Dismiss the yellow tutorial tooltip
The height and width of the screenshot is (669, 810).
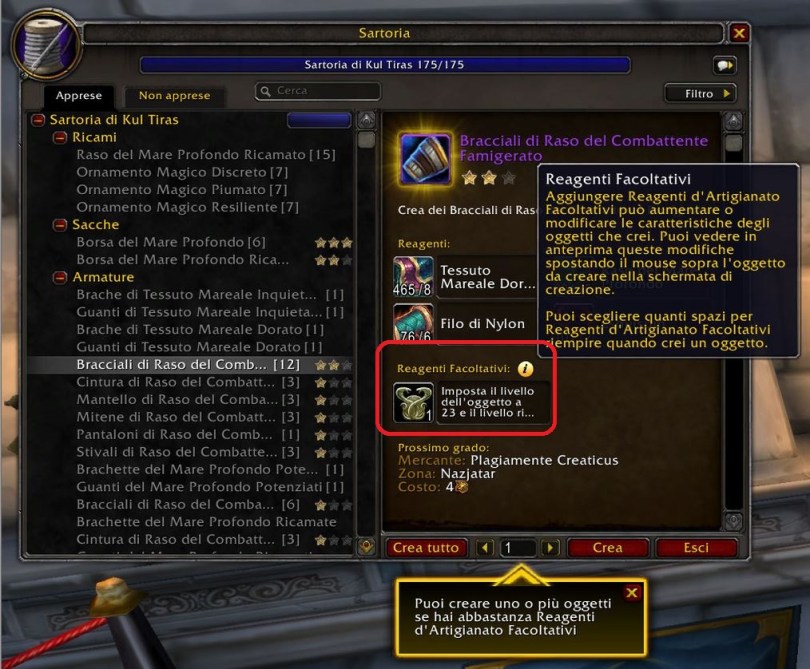[631, 593]
